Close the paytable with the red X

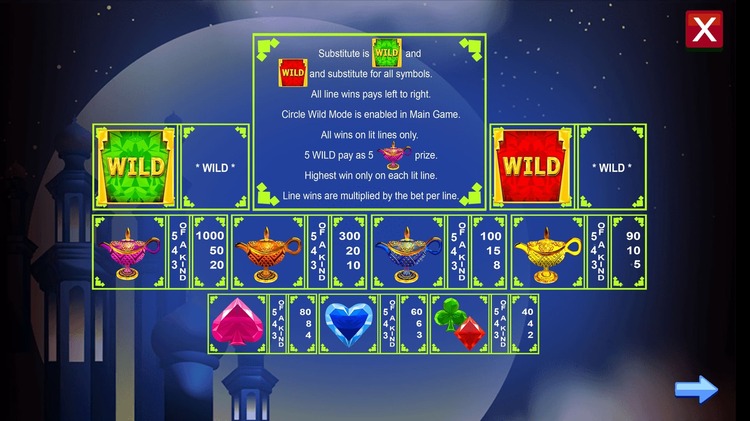coord(704,30)
